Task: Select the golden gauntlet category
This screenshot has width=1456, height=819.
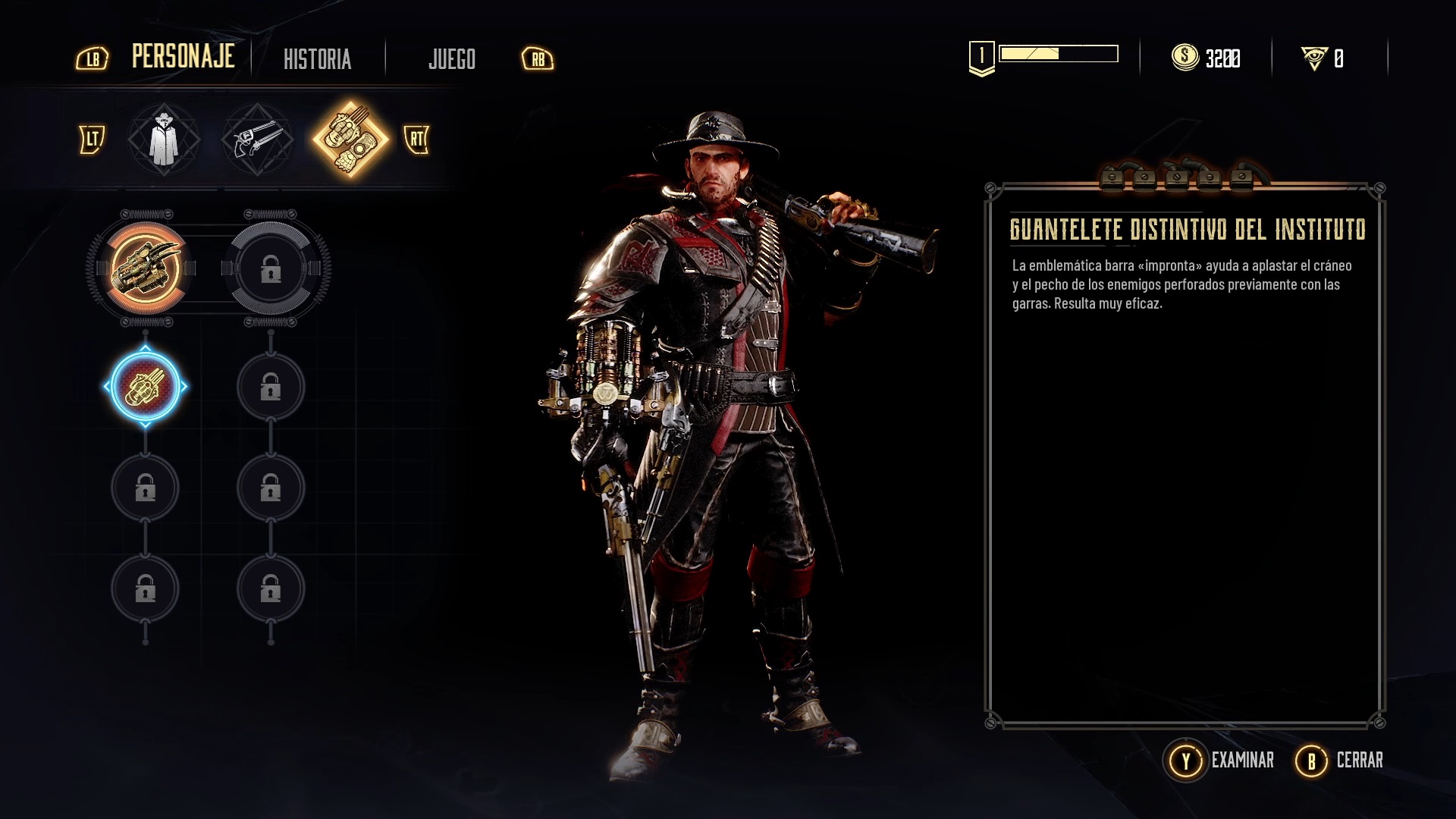Action: 350,140
